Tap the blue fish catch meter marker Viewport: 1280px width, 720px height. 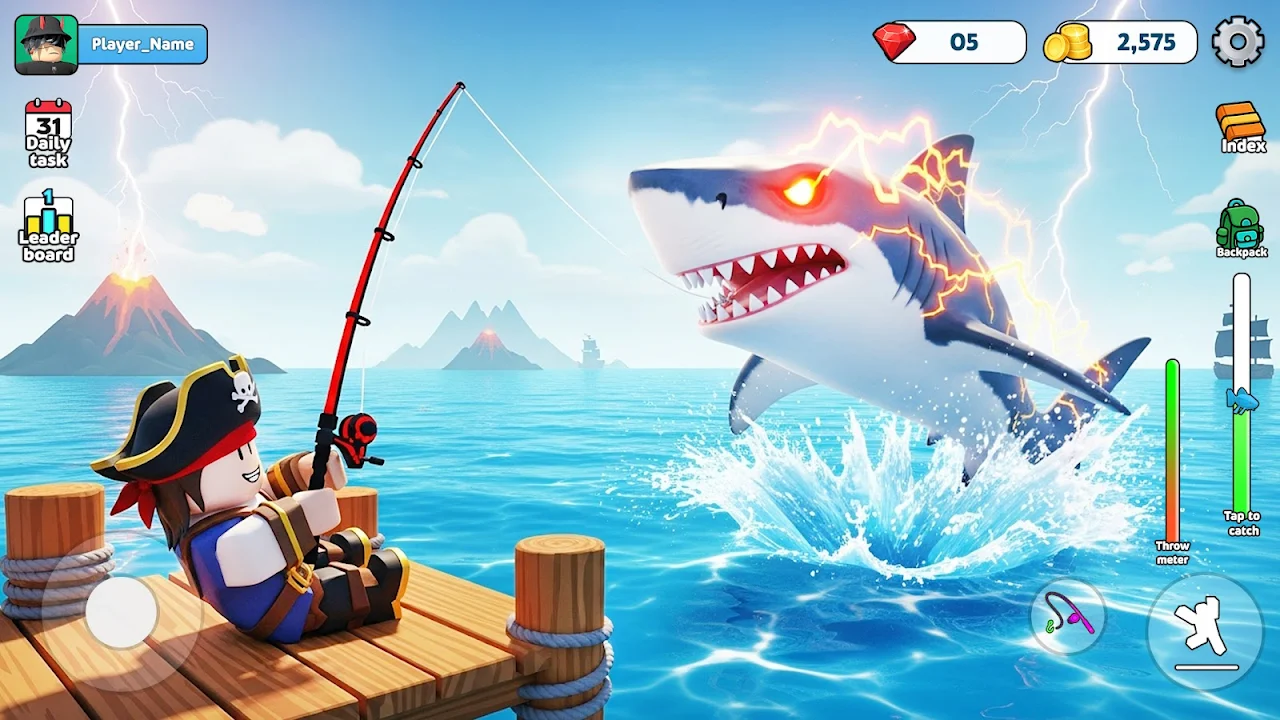pos(1242,400)
